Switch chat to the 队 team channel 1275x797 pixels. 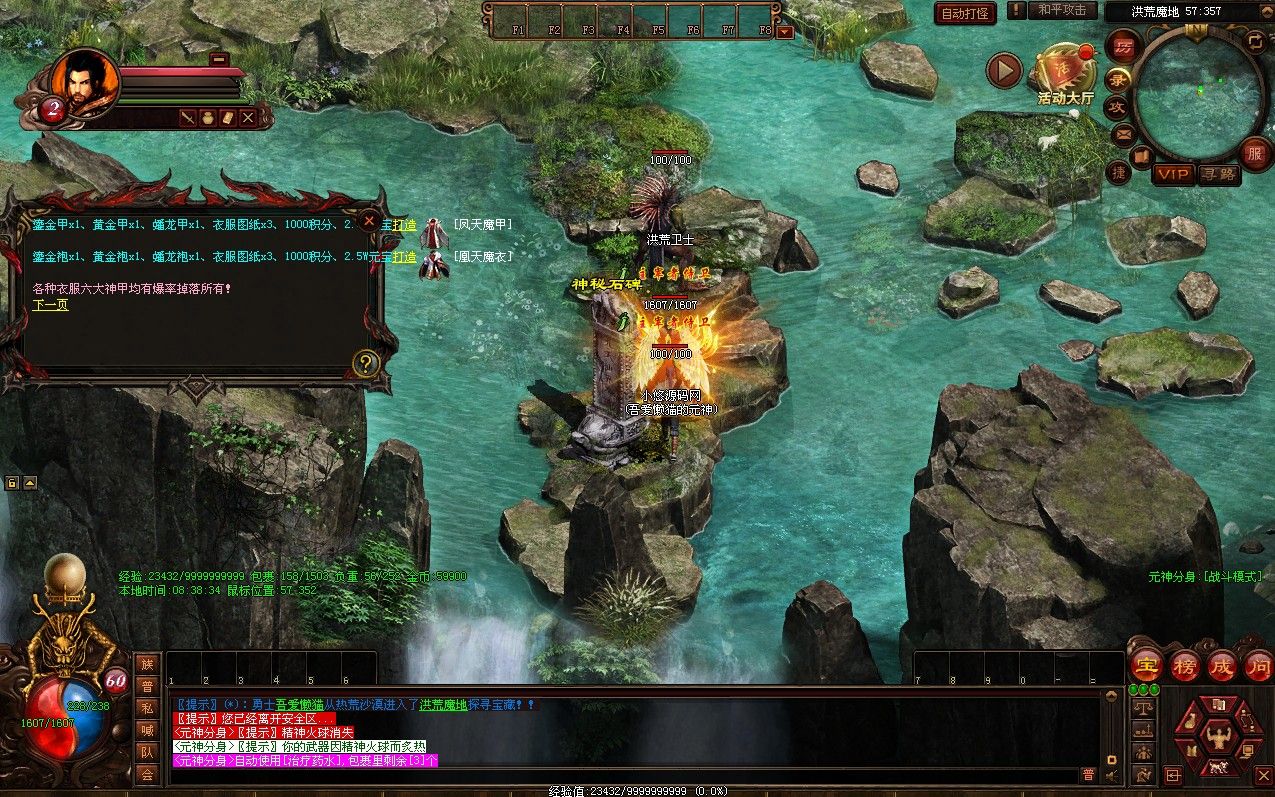tap(147, 752)
